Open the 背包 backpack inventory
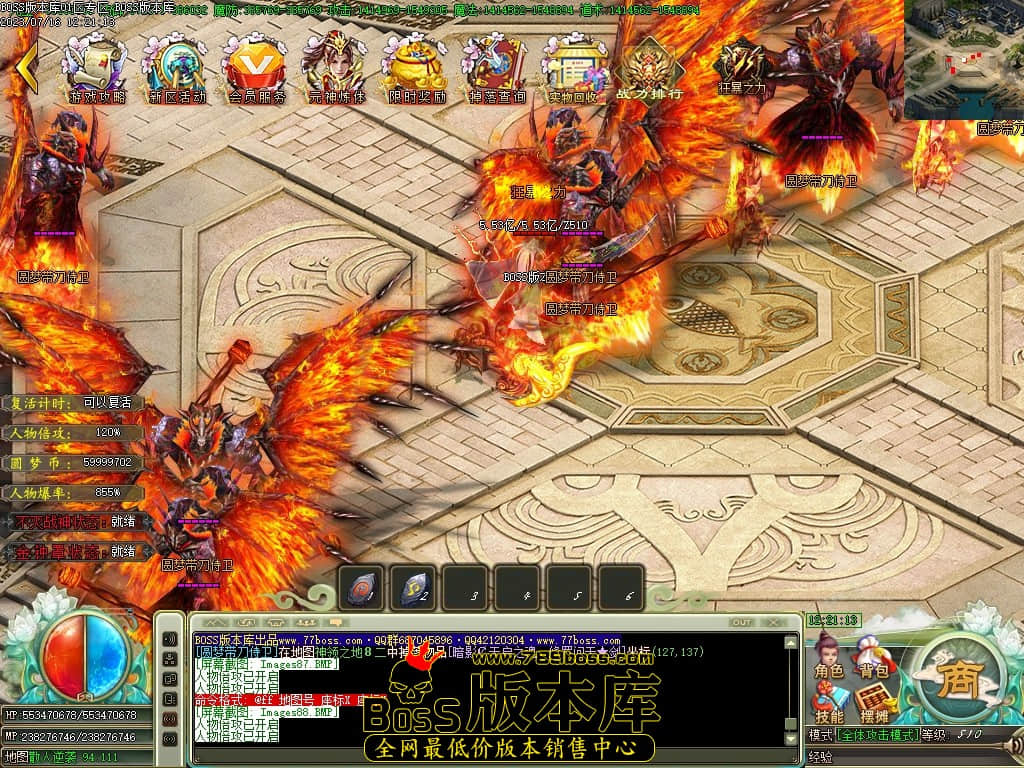 tap(874, 660)
